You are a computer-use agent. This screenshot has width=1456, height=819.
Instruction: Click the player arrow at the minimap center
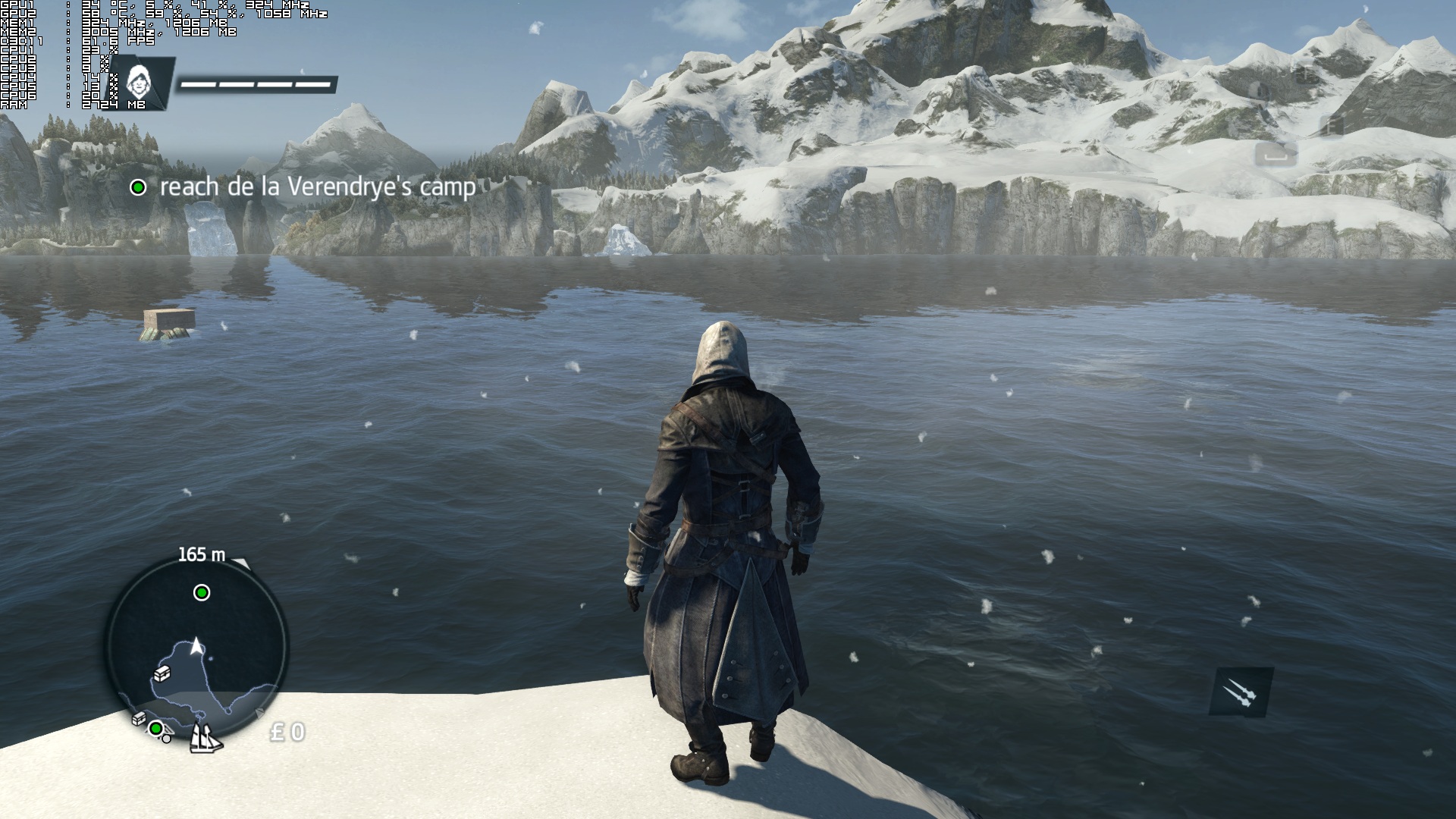(196, 647)
